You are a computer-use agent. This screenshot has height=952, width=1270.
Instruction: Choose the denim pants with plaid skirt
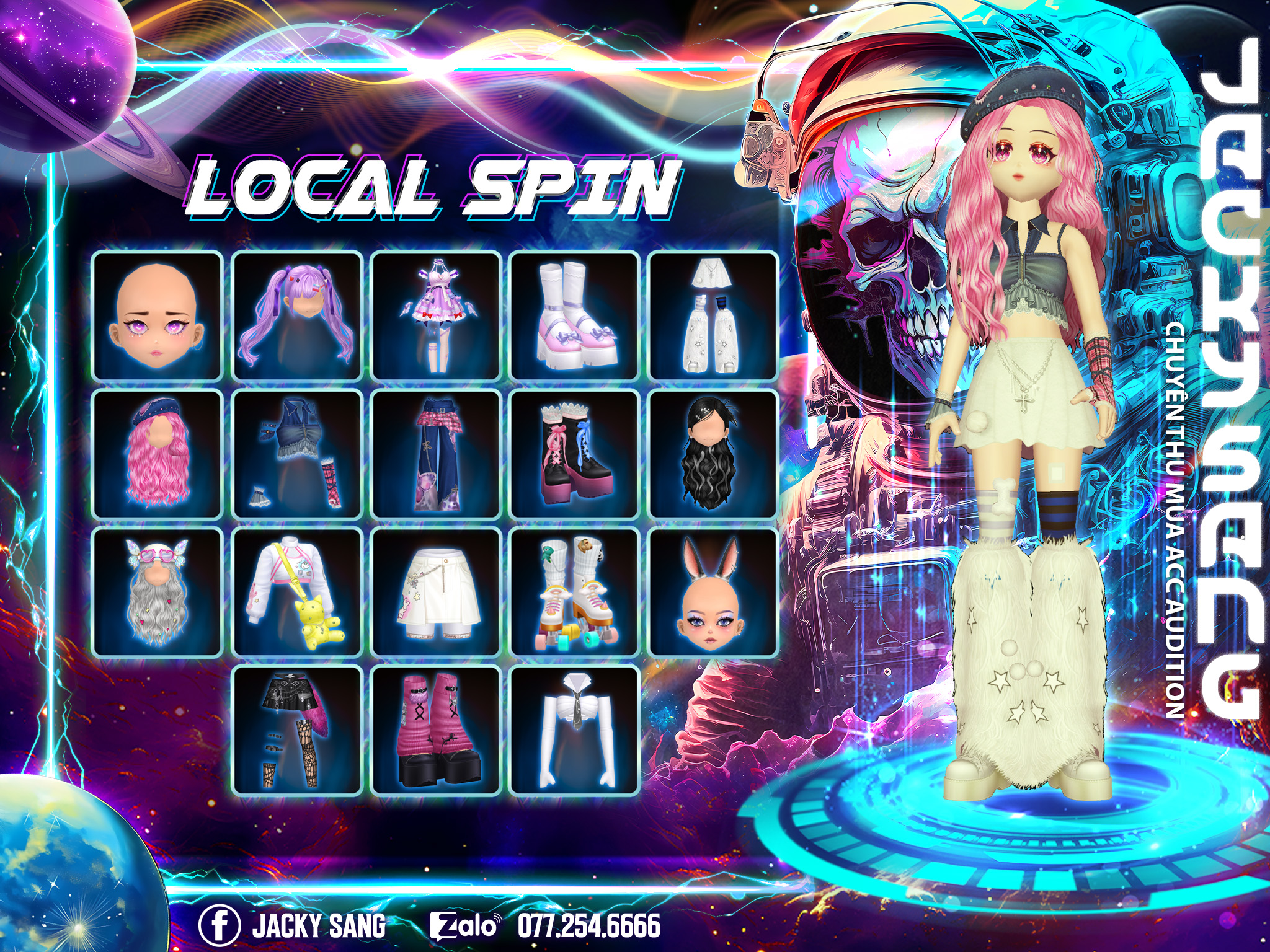(436, 454)
